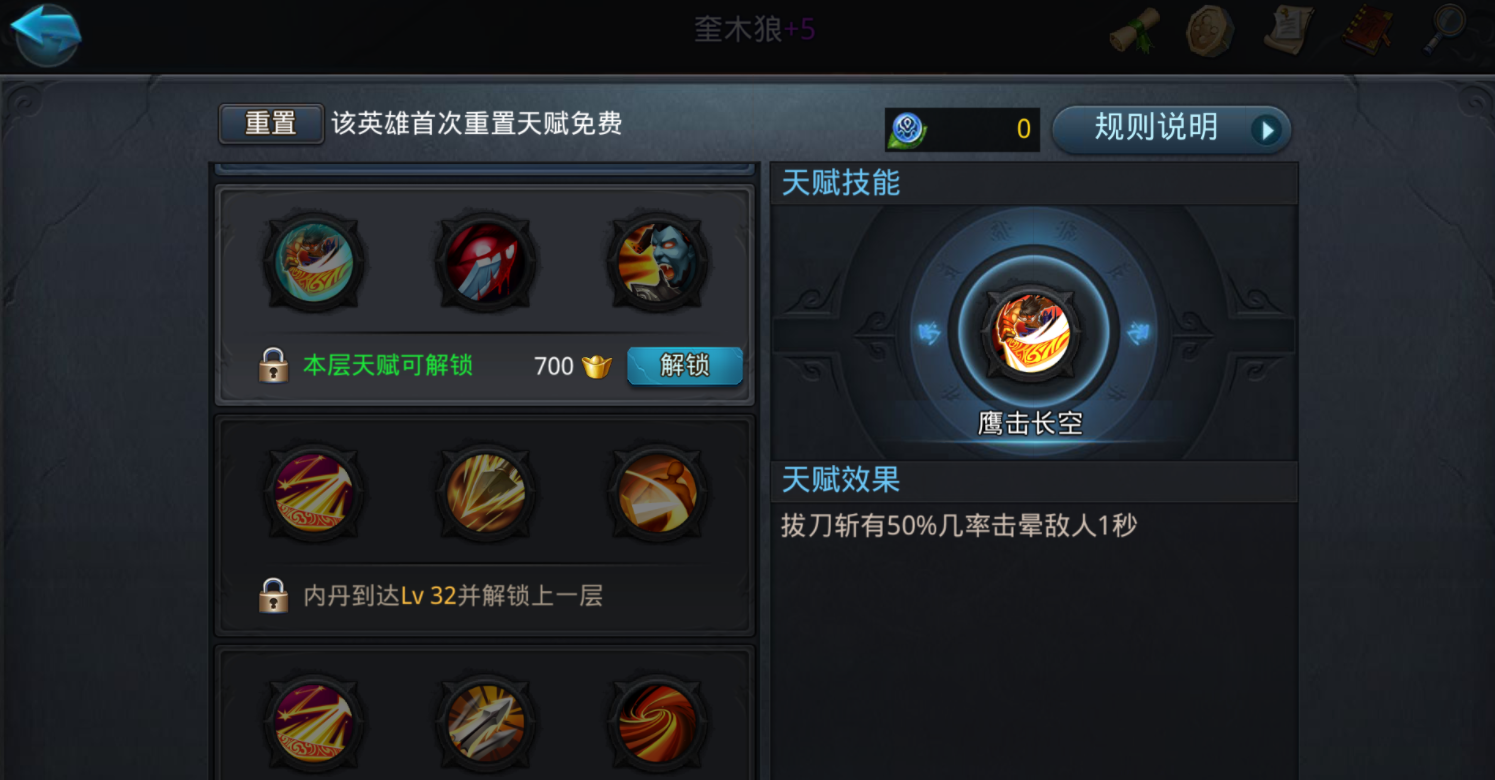
Task: Select the red claw talent icon in row one
Action: point(485,263)
